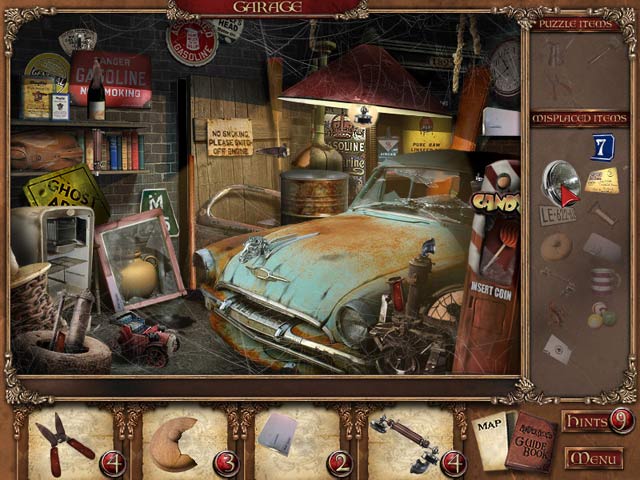Choose the license plate misplaced item
Viewport: 640px width, 480px height.
(x=556, y=215)
